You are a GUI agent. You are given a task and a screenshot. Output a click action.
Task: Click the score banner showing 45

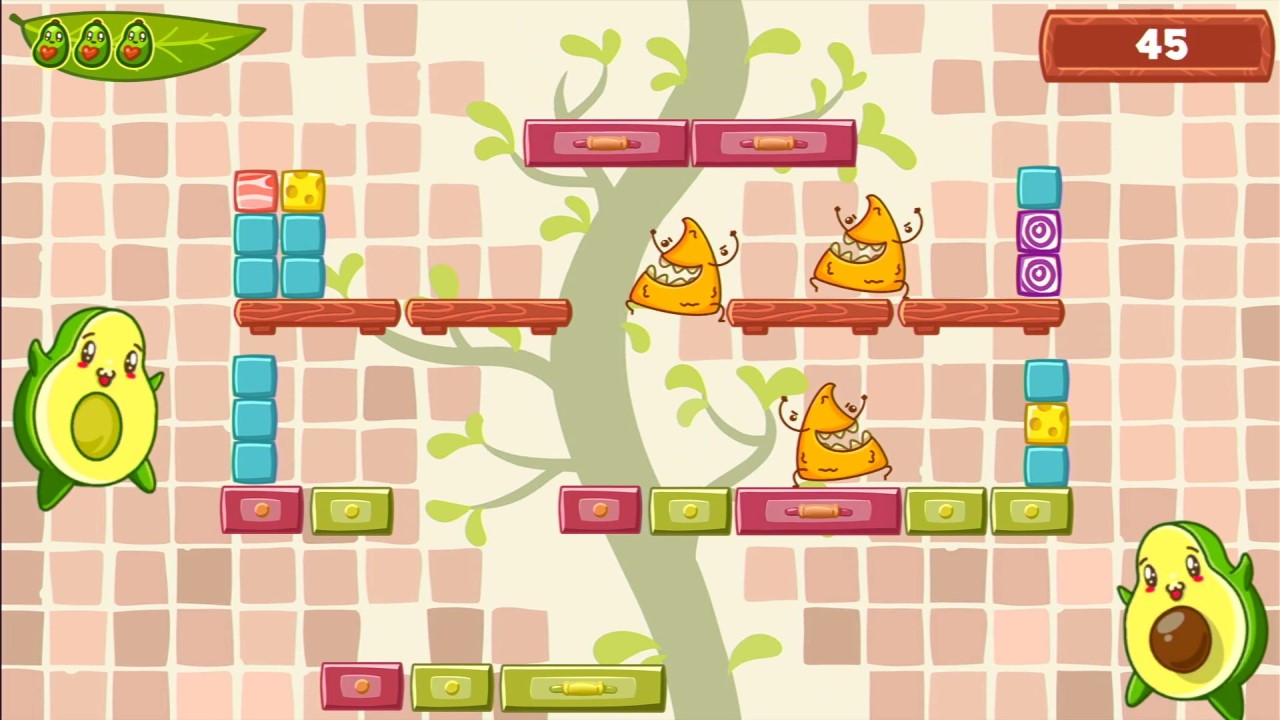pyautogui.click(x=1155, y=45)
